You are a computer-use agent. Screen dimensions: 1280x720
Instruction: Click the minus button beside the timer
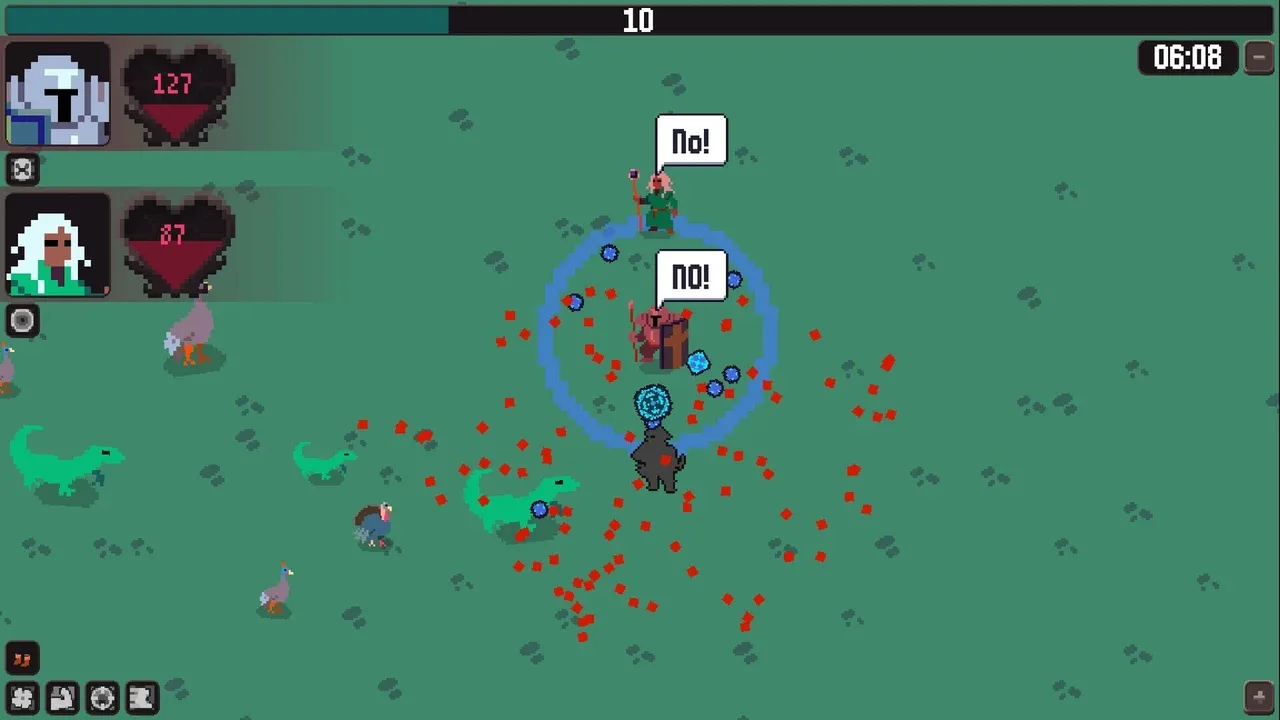coord(1258,58)
